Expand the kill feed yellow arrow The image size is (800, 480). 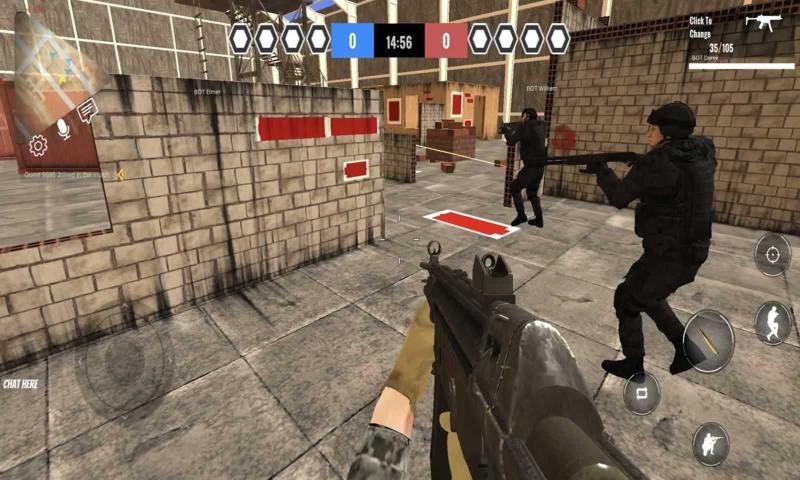(120, 174)
